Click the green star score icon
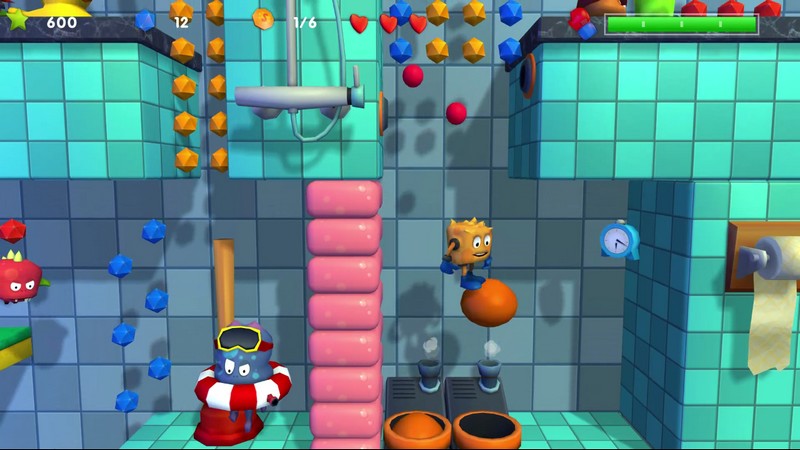The width and height of the screenshot is (800, 450). (17, 19)
